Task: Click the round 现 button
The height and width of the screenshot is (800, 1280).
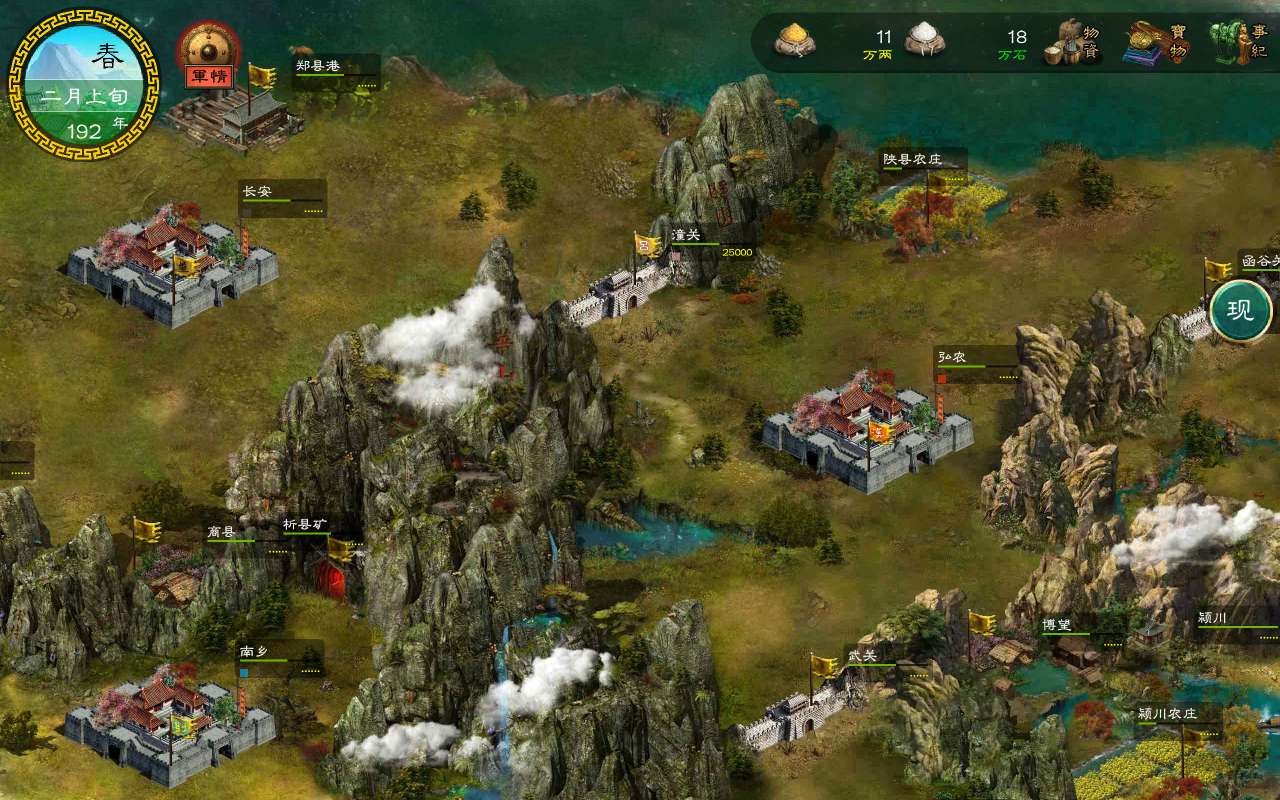Action: tap(1240, 311)
